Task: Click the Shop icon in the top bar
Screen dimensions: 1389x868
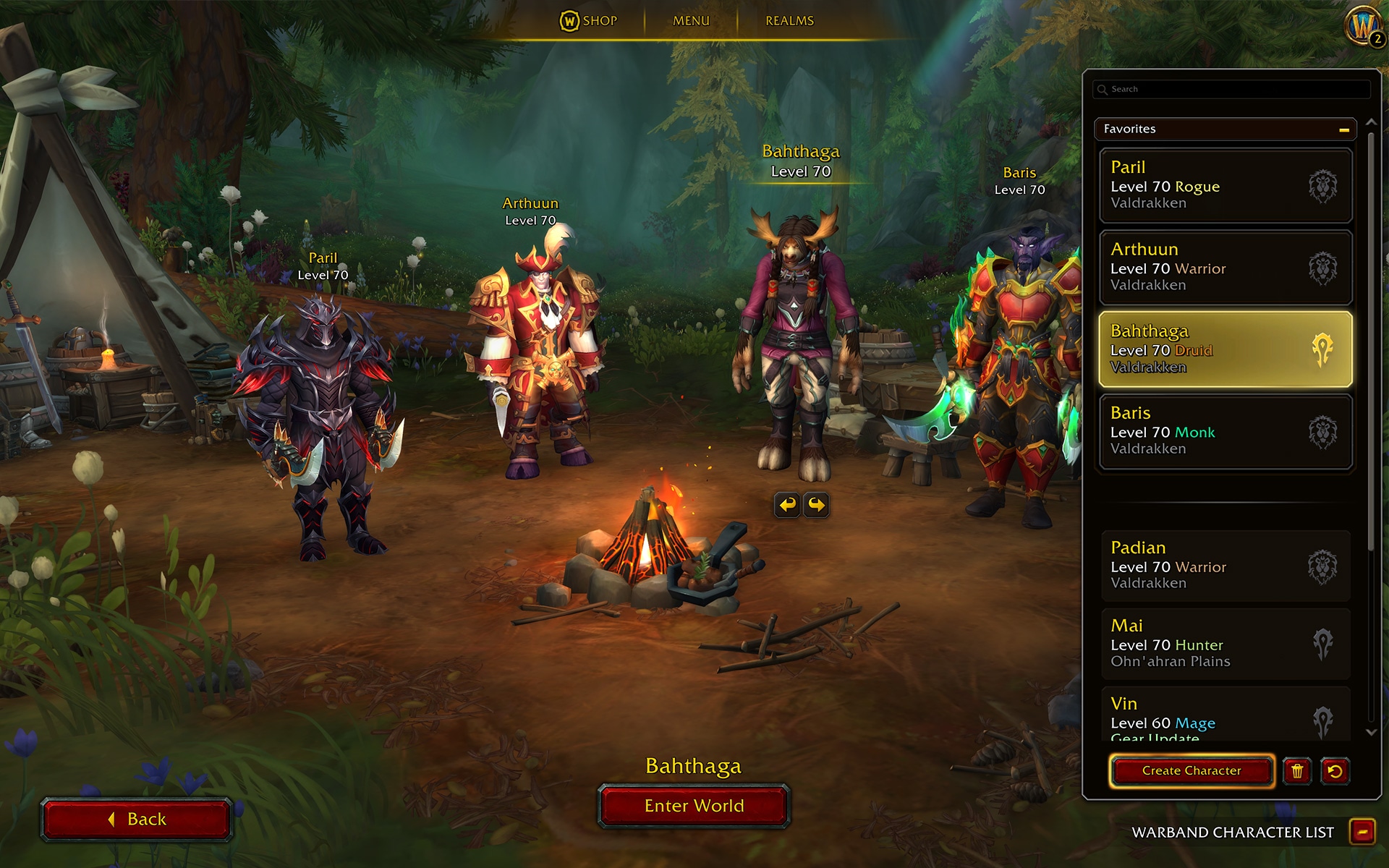Action: pos(571,21)
